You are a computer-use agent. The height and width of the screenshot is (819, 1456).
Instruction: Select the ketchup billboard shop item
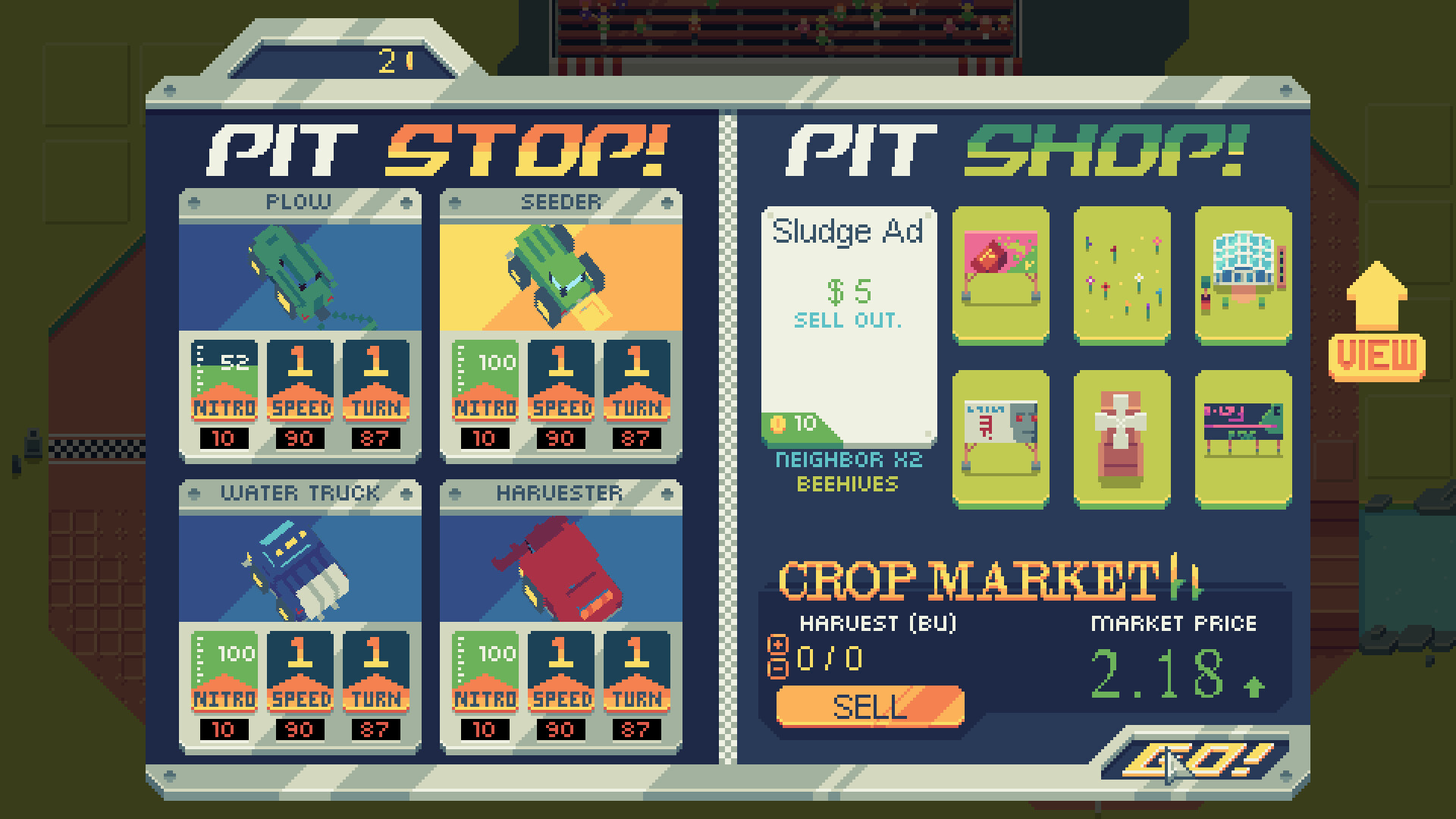point(999,277)
